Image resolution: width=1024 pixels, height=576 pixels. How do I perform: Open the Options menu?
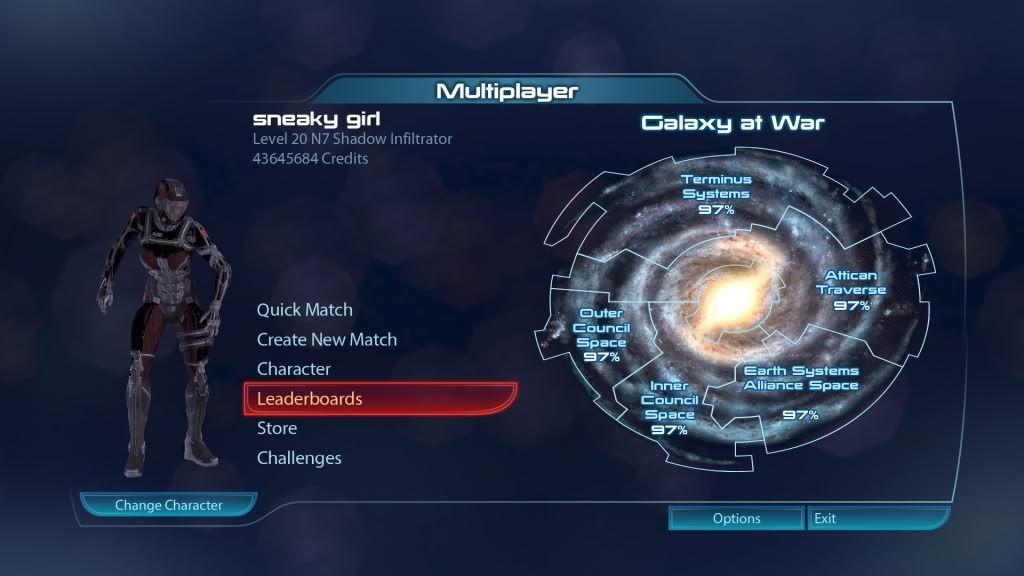[x=736, y=519]
